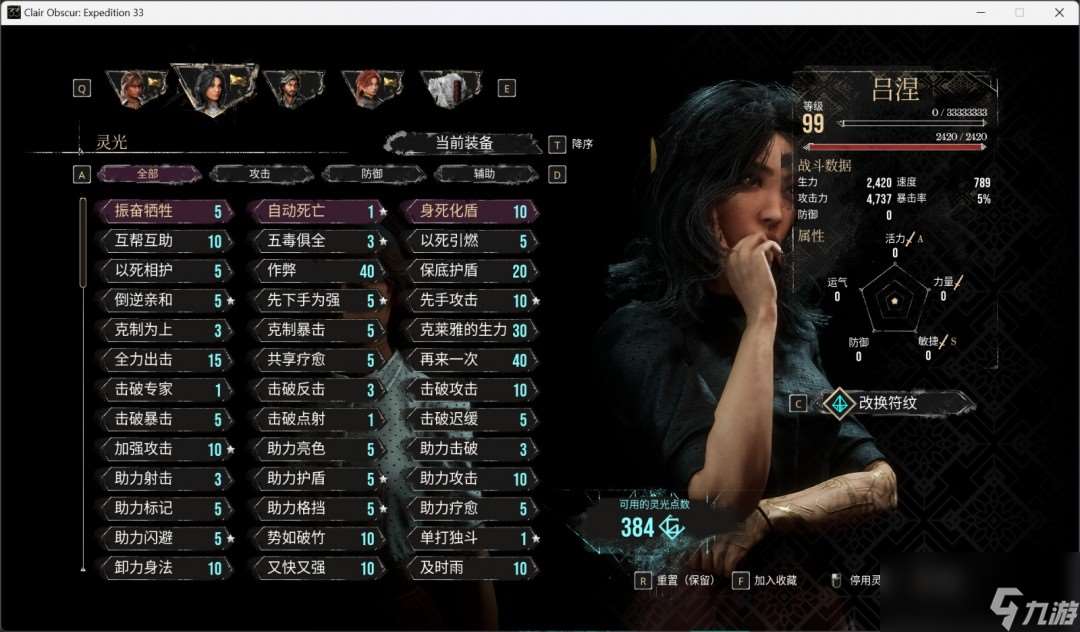
Task: Choose the 全部 filter tab
Action: click(148, 174)
